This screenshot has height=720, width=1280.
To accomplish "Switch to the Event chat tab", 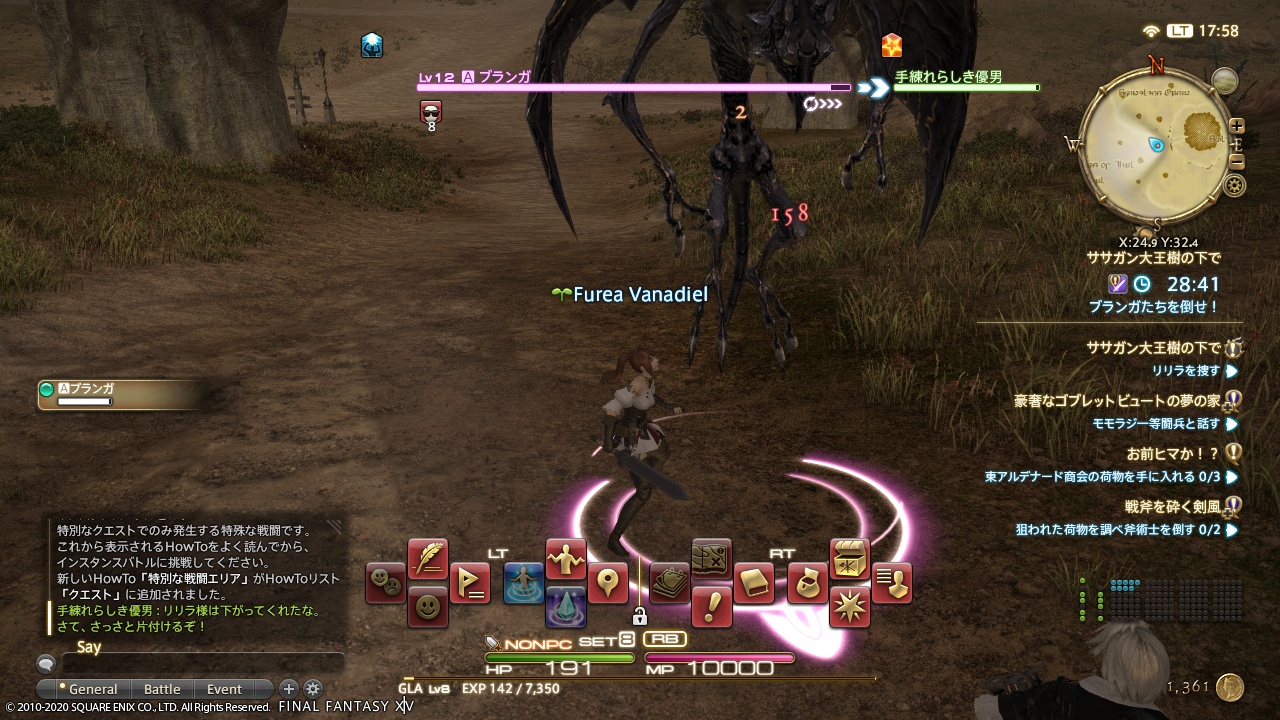I will pos(224,688).
